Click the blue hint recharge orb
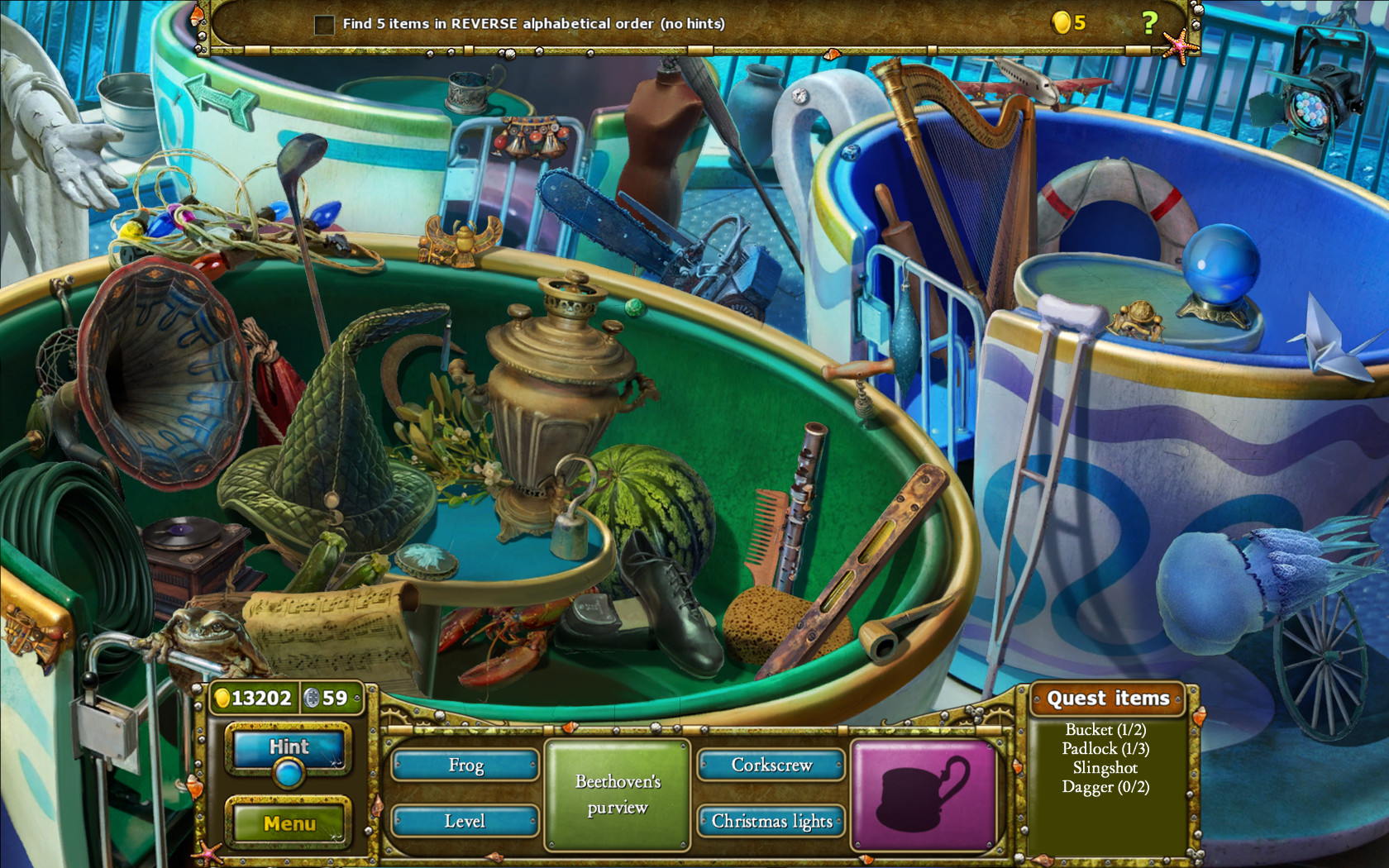 [287, 775]
